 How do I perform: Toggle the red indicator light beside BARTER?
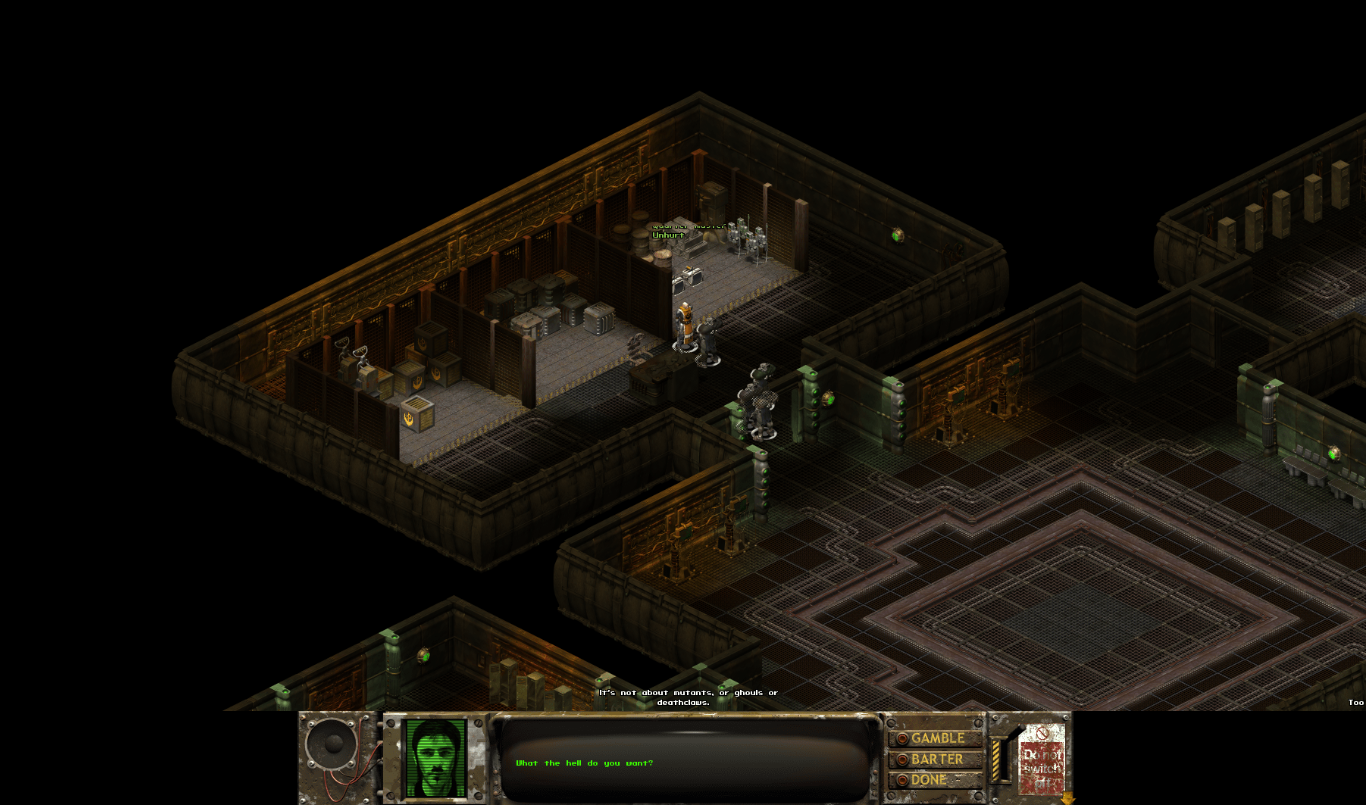[901, 758]
